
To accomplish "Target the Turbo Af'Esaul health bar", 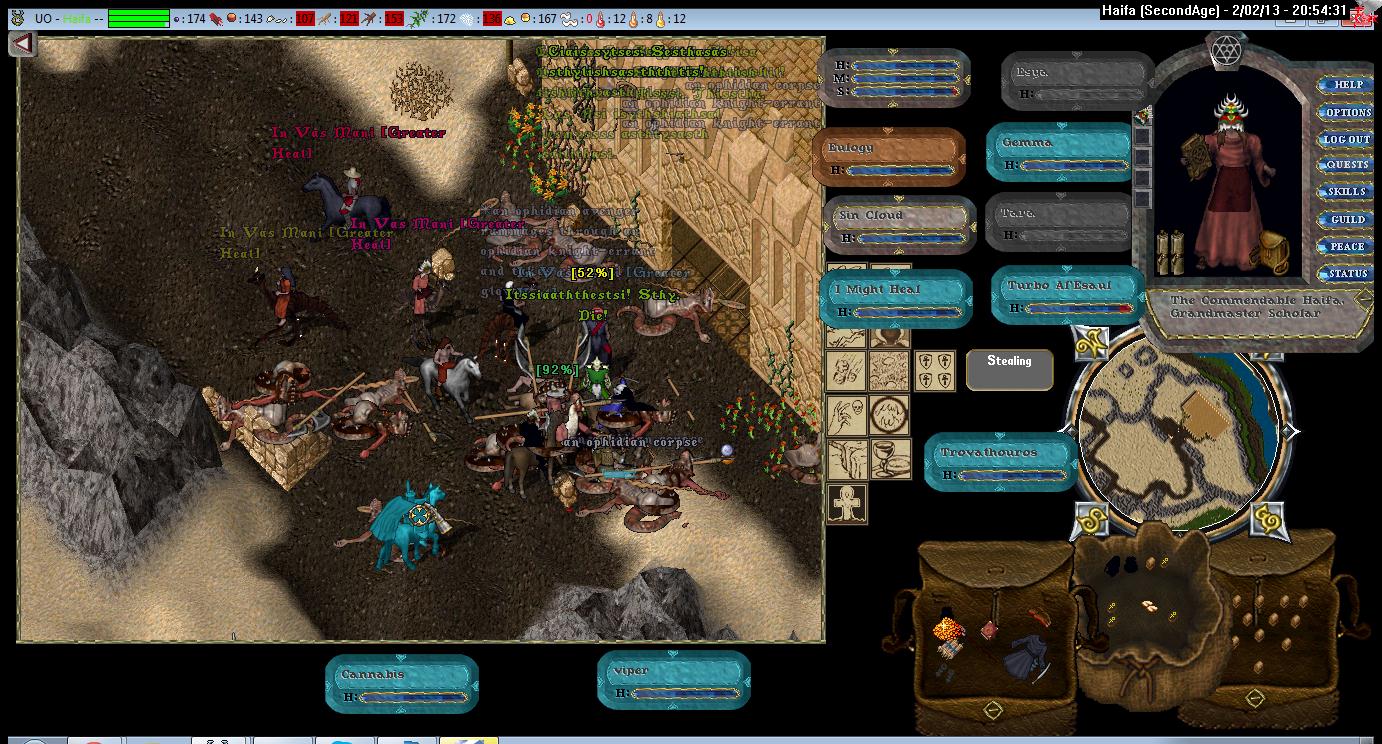I will (1068, 295).
